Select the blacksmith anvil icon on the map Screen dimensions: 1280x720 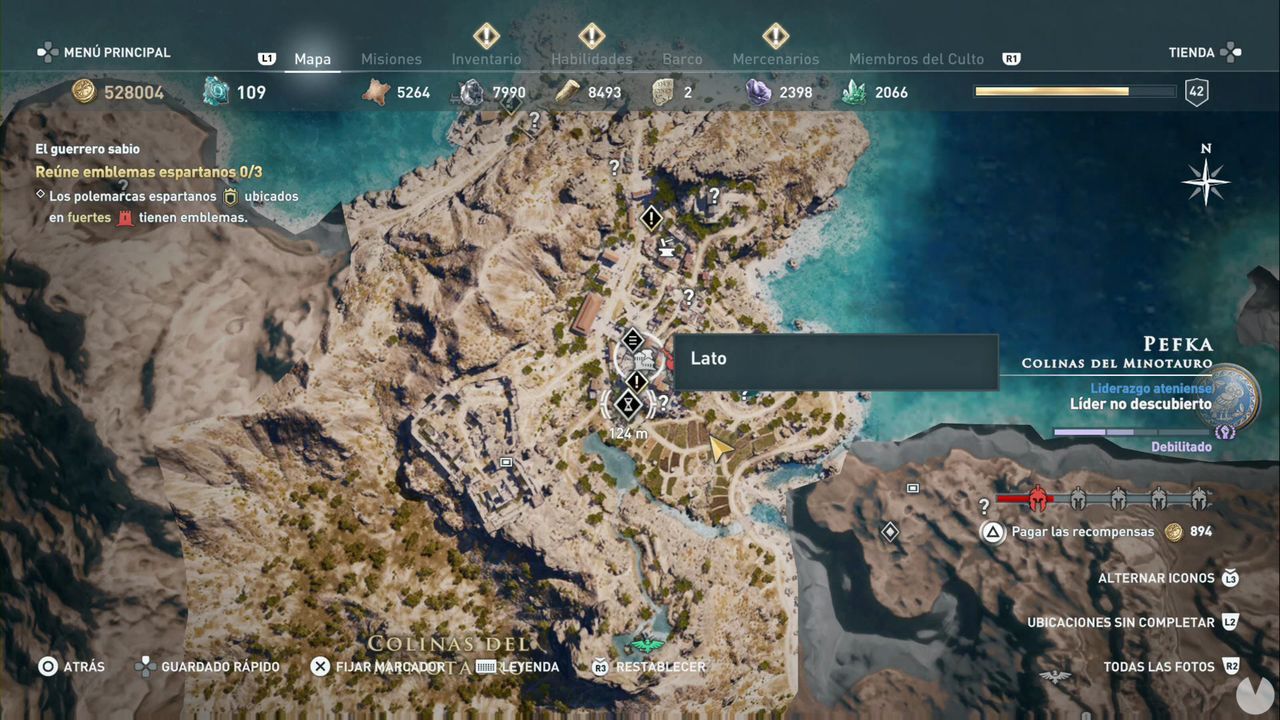point(667,252)
